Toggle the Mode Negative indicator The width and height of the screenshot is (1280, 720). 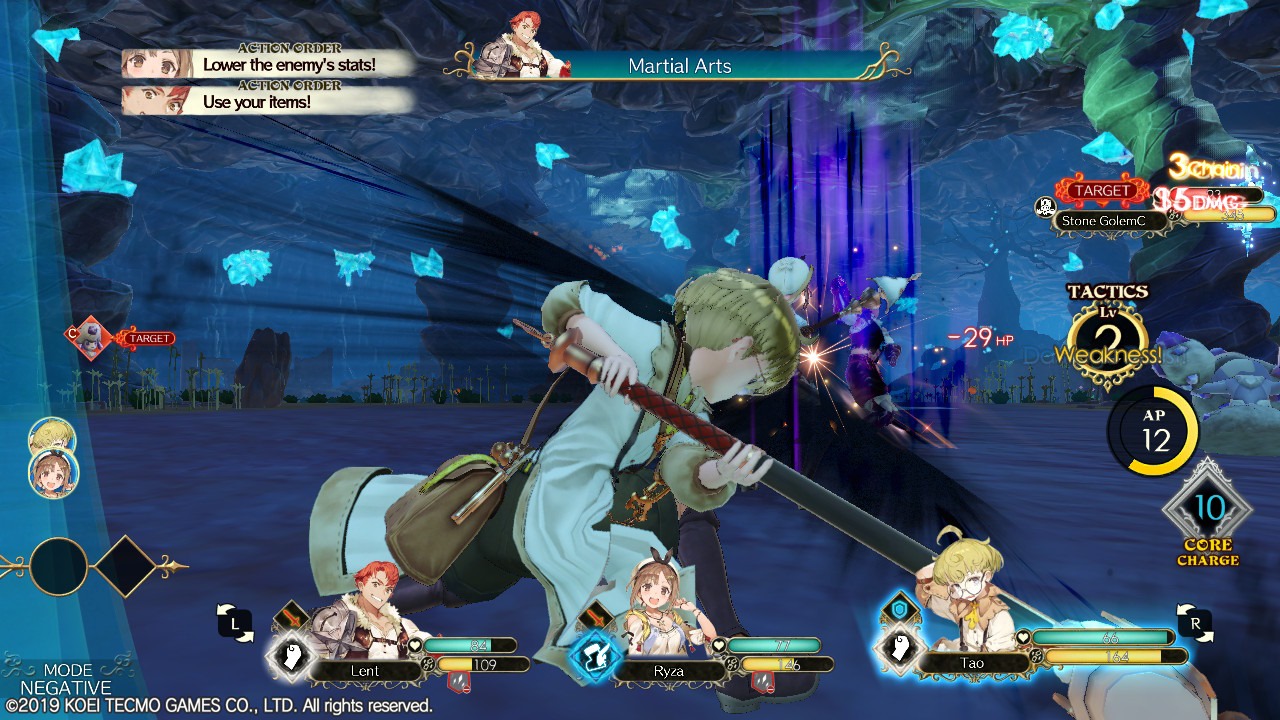pyautogui.click(x=67, y=679)
